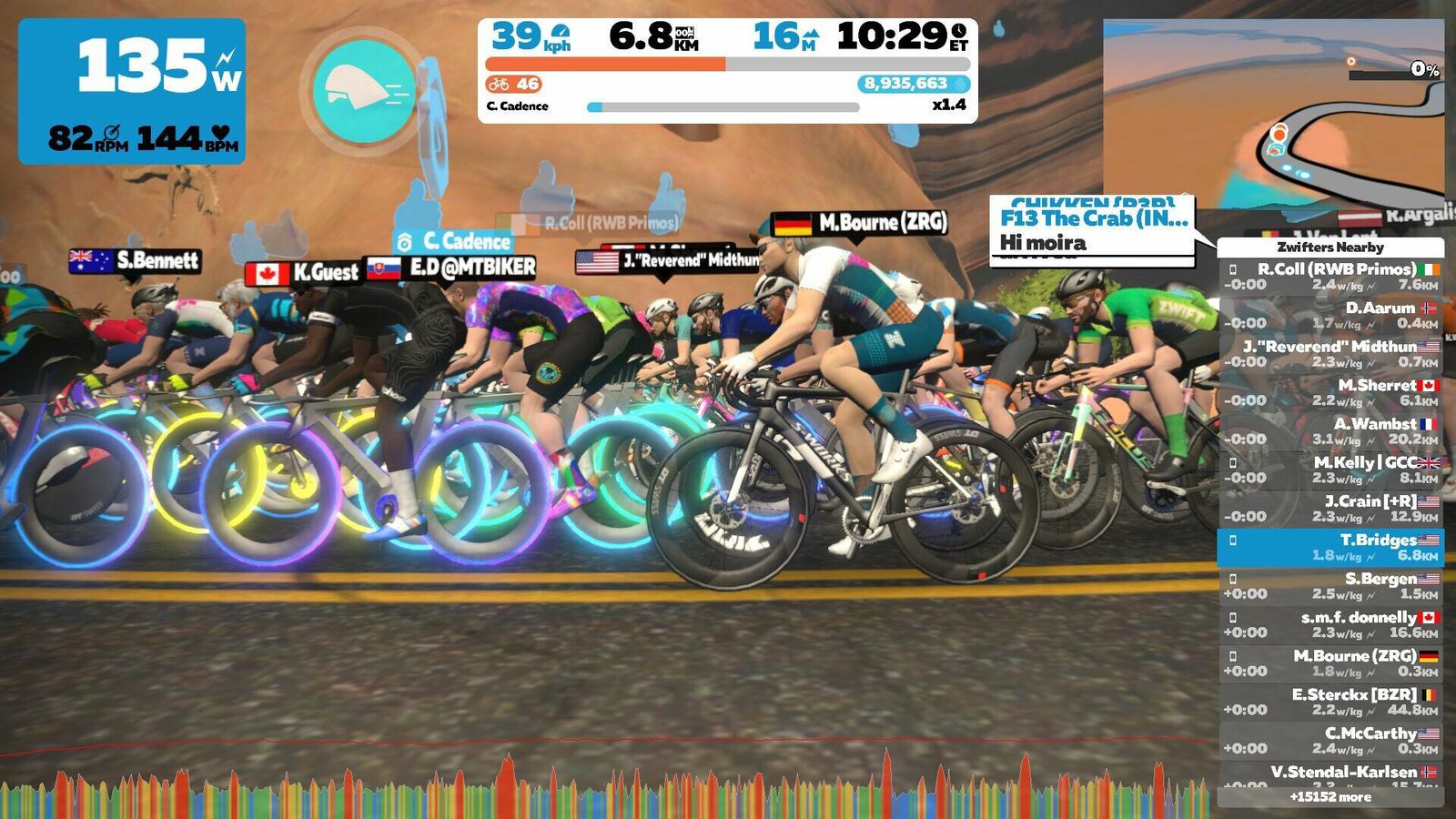
Task: Select R.Coll (RWB Primos) in Zwifters Nearby
Action: 1330,277
